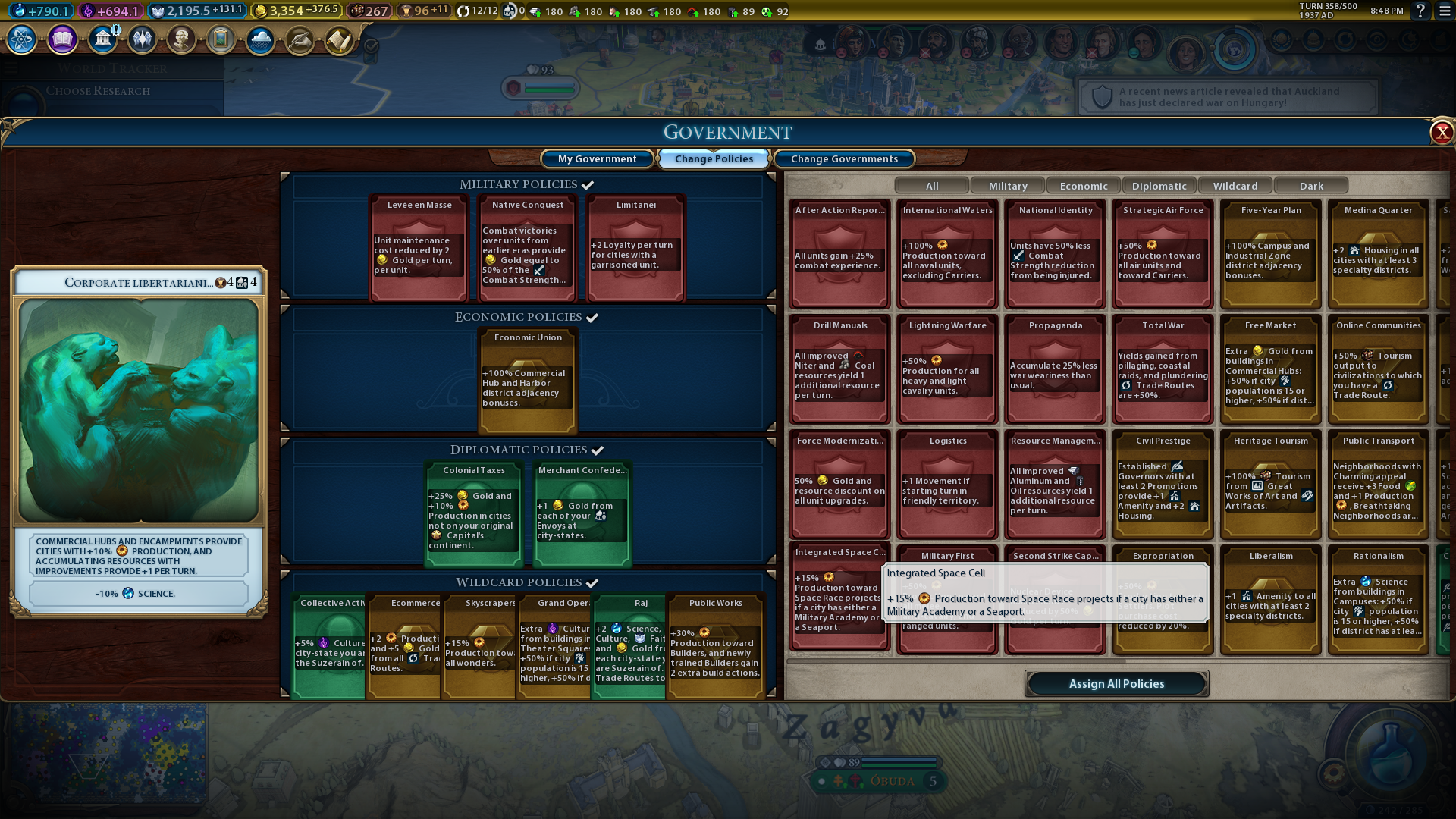Filter policies by Diplomatic

1159,186
